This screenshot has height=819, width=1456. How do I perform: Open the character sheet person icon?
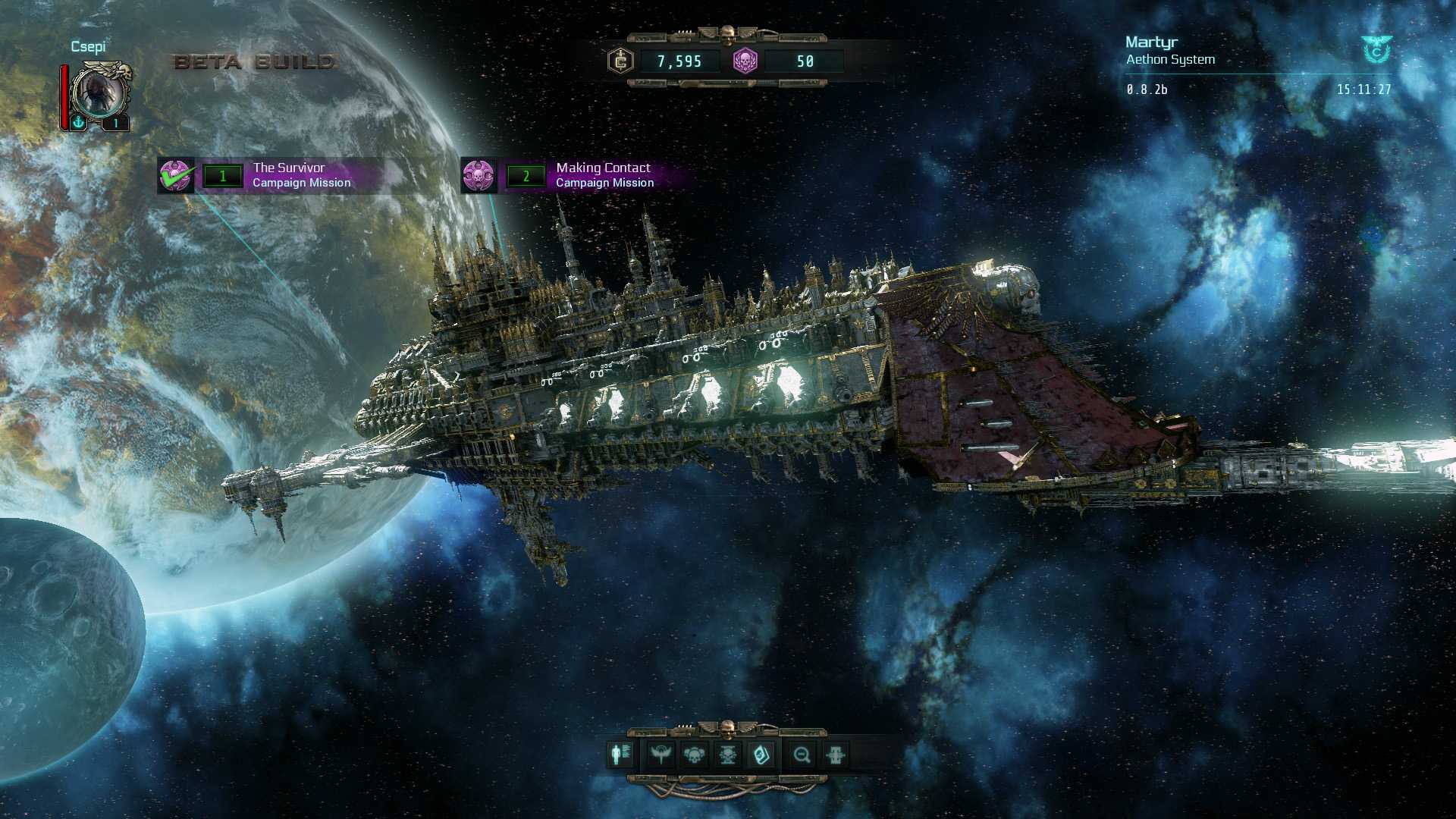pyautogui.click(x=618, y=756)
